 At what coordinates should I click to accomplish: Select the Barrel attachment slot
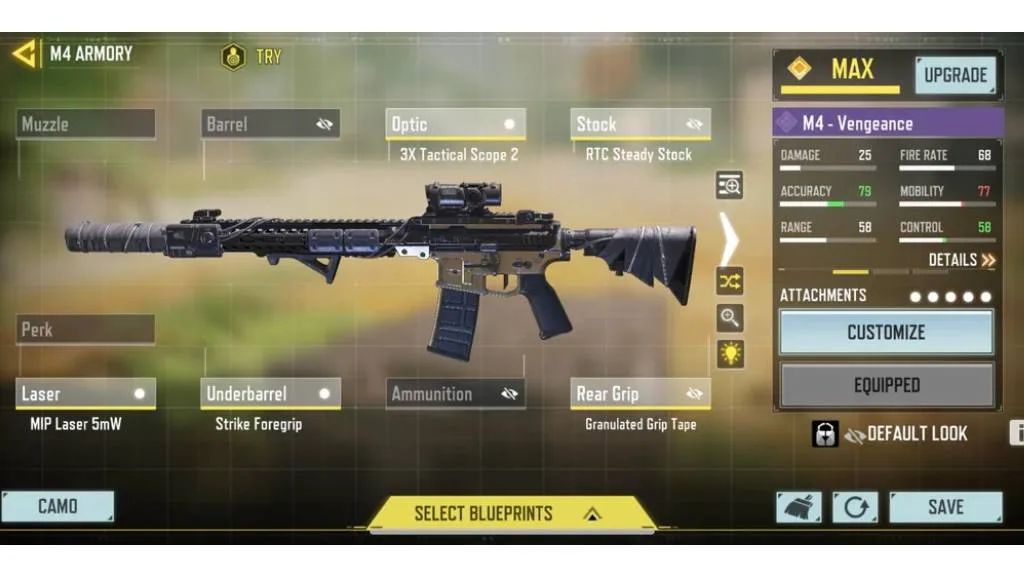pos(270,124)
